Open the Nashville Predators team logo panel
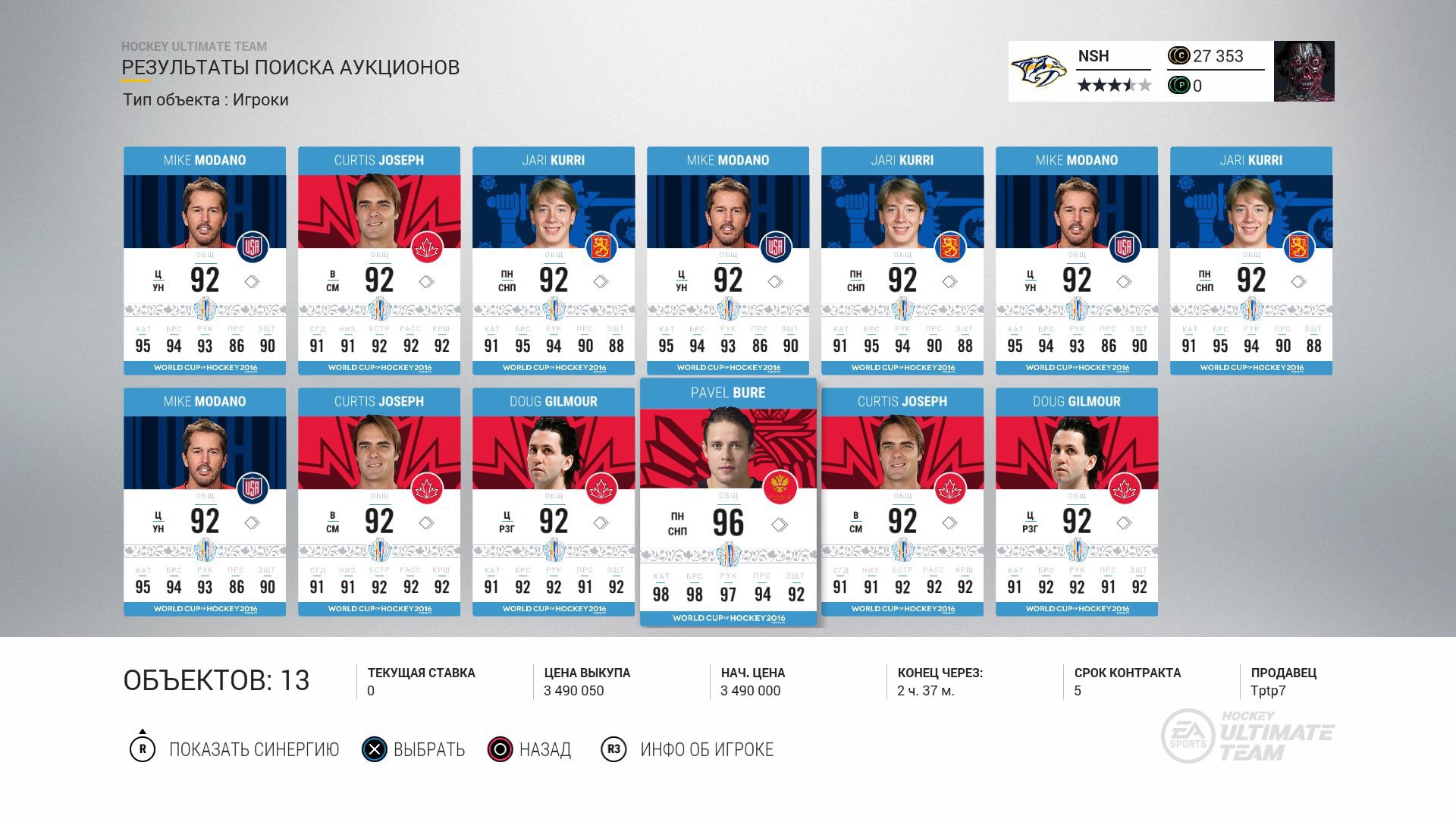 pyautogui.click(x=1039, y=71)
